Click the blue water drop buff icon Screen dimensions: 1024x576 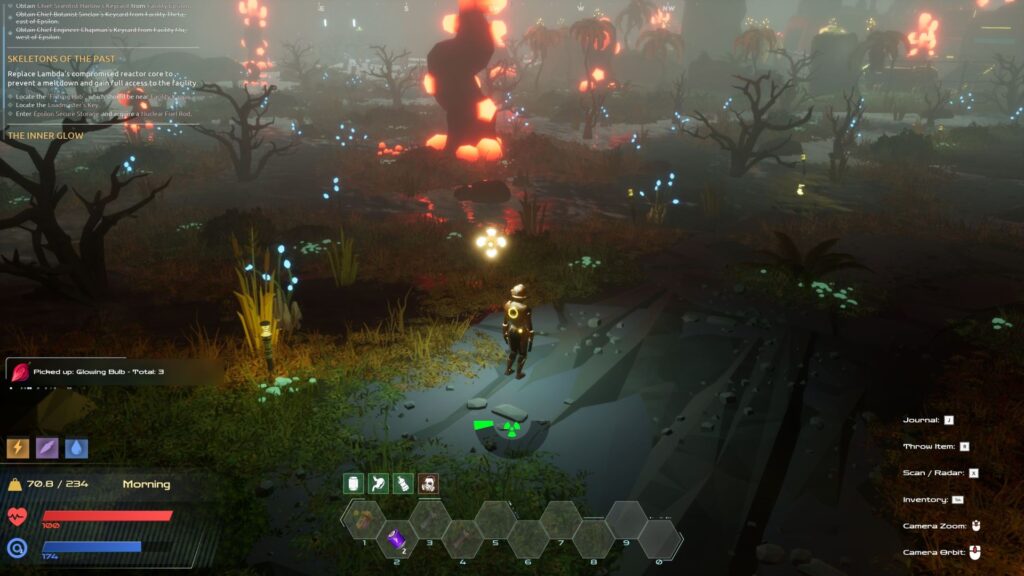click(x=77, y=448)
